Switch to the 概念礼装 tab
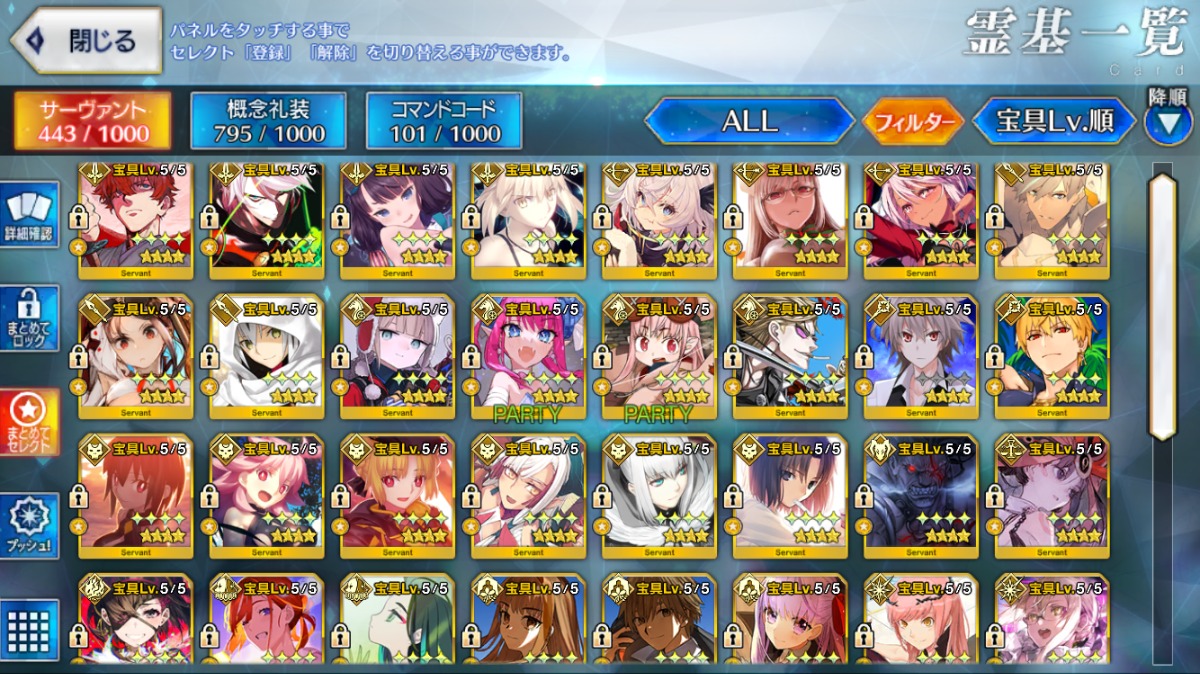Viewport: 1200px width, 674px height. (268, 121)
